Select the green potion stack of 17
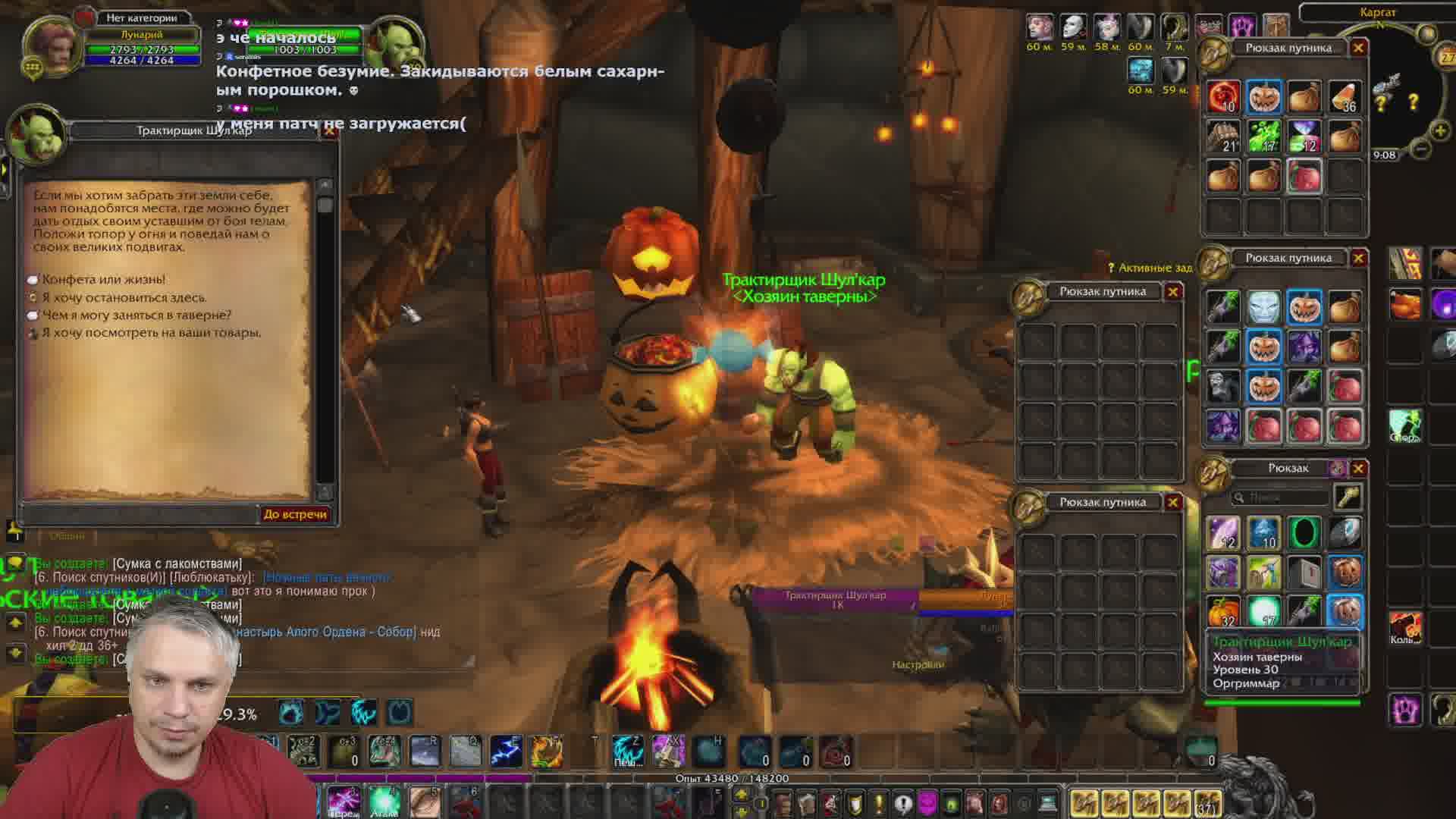This screenshot has width=1456, height=819. (1263, 137)
